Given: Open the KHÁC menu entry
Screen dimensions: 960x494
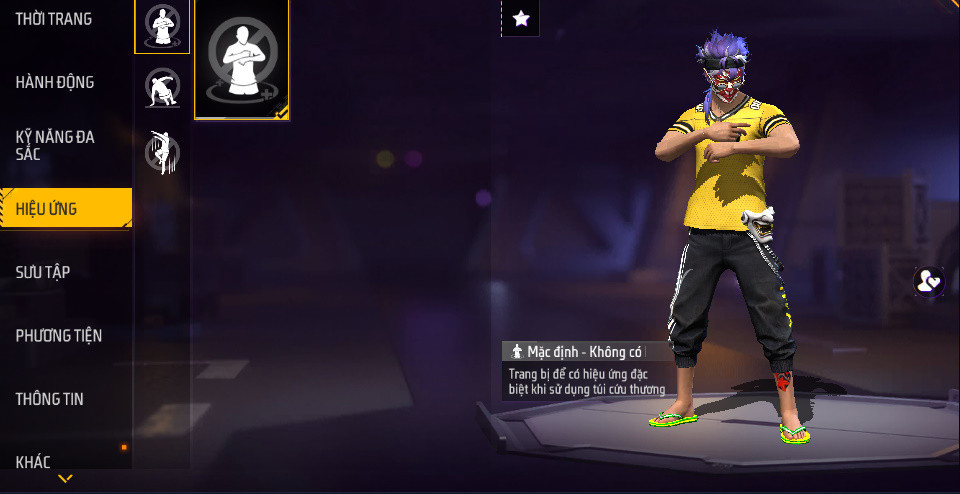Looking at the screenshot, I should (33, 461).
